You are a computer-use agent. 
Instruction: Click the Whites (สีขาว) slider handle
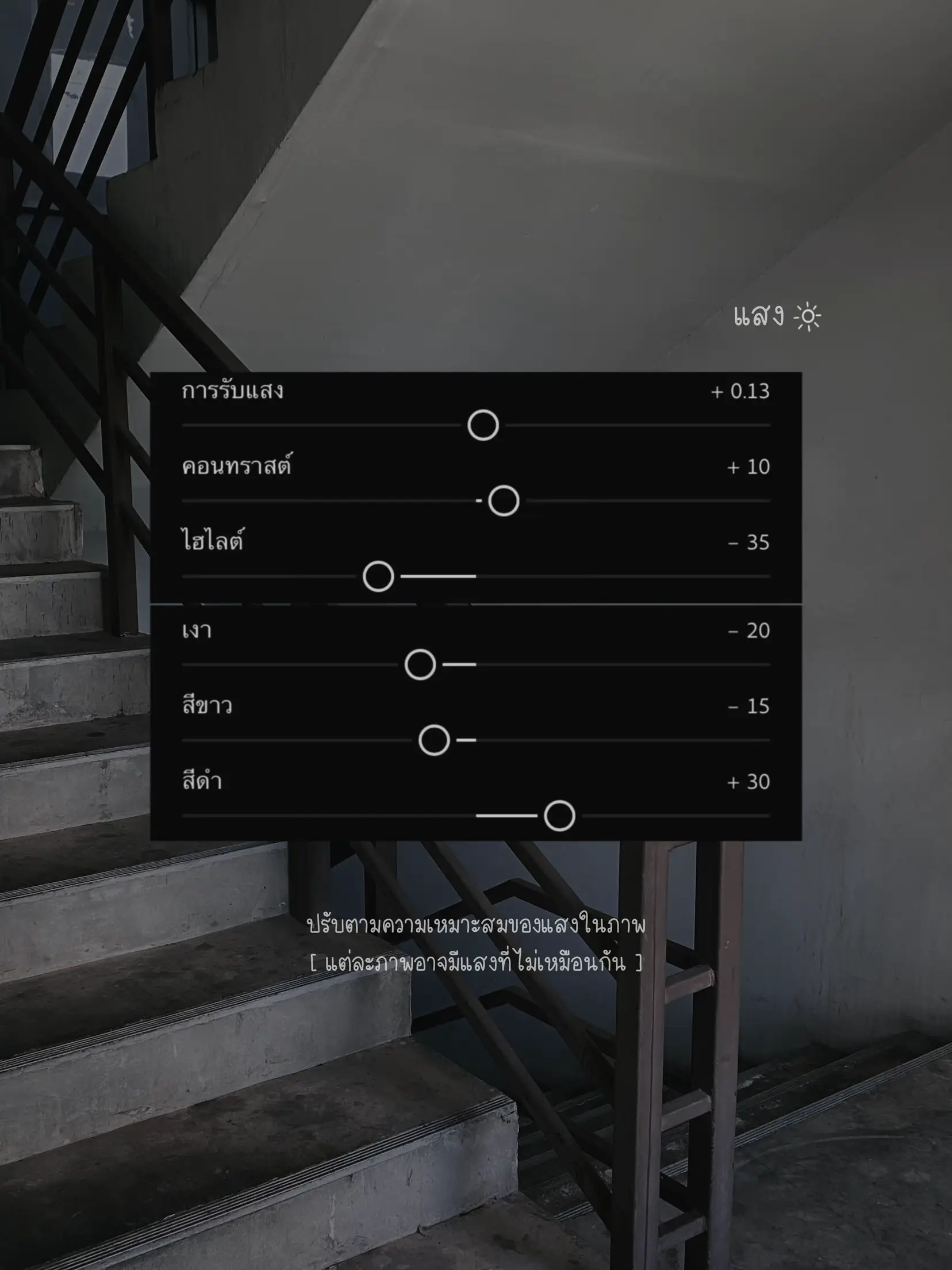(434, 740)
